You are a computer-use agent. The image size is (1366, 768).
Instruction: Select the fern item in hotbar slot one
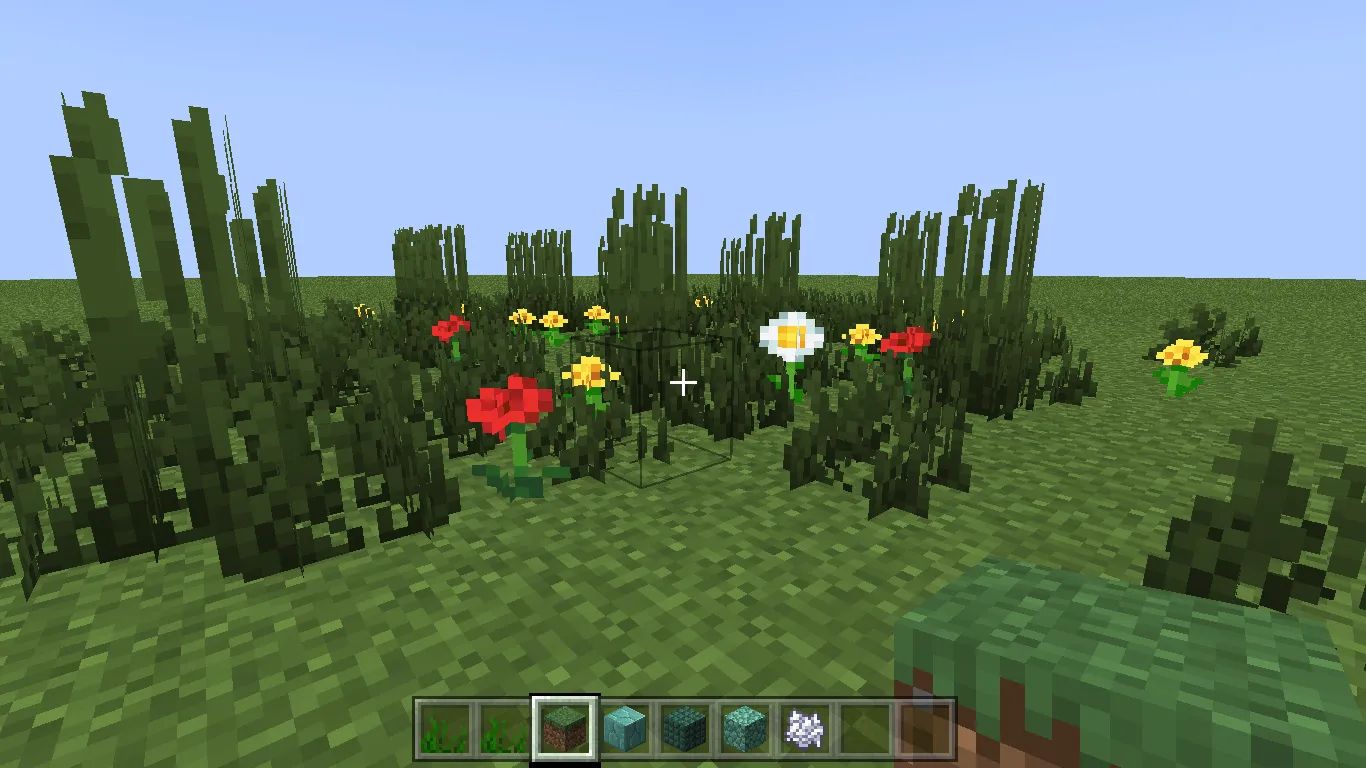443,730
